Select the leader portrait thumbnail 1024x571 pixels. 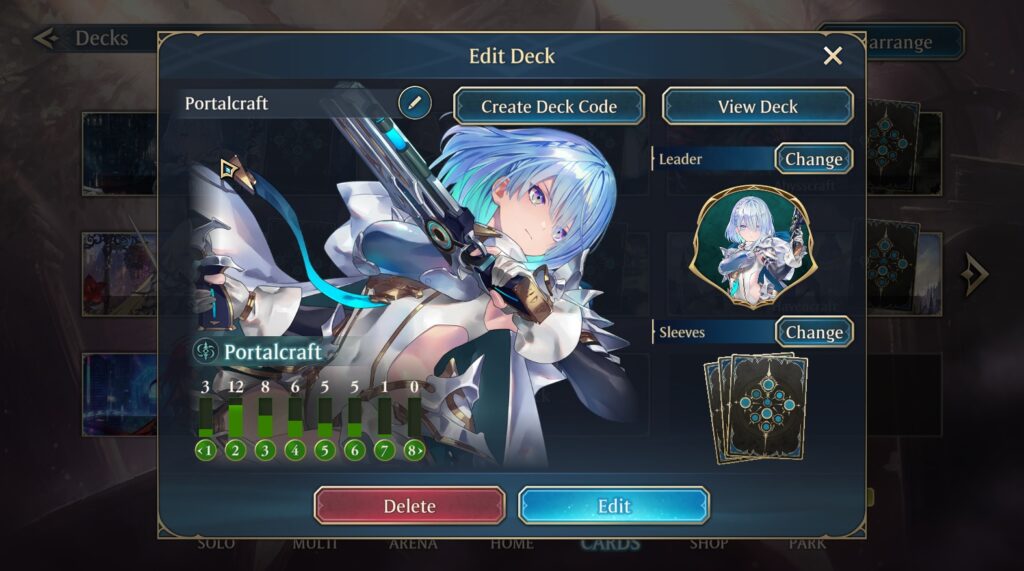pyautogui.click(x=752, y=247)
